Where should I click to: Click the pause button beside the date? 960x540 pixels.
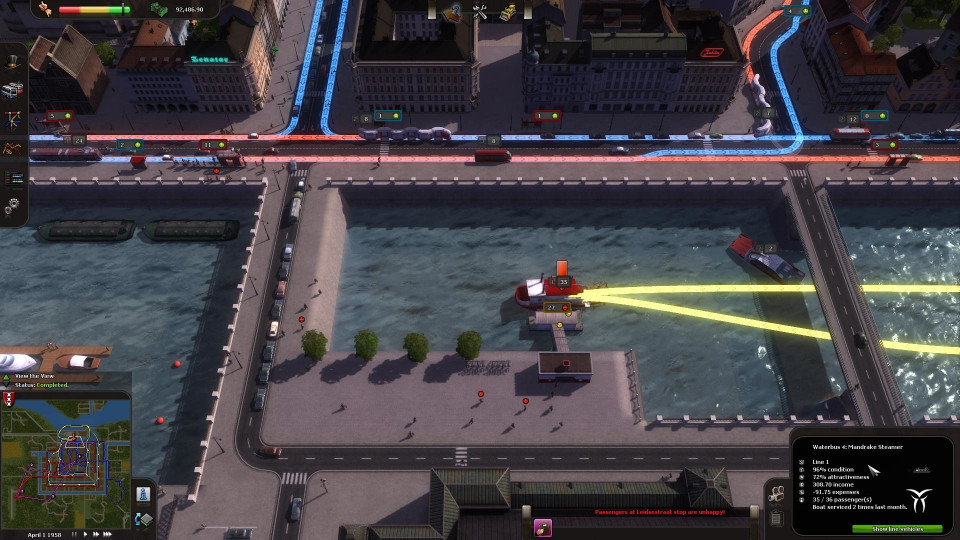point(75,534)
